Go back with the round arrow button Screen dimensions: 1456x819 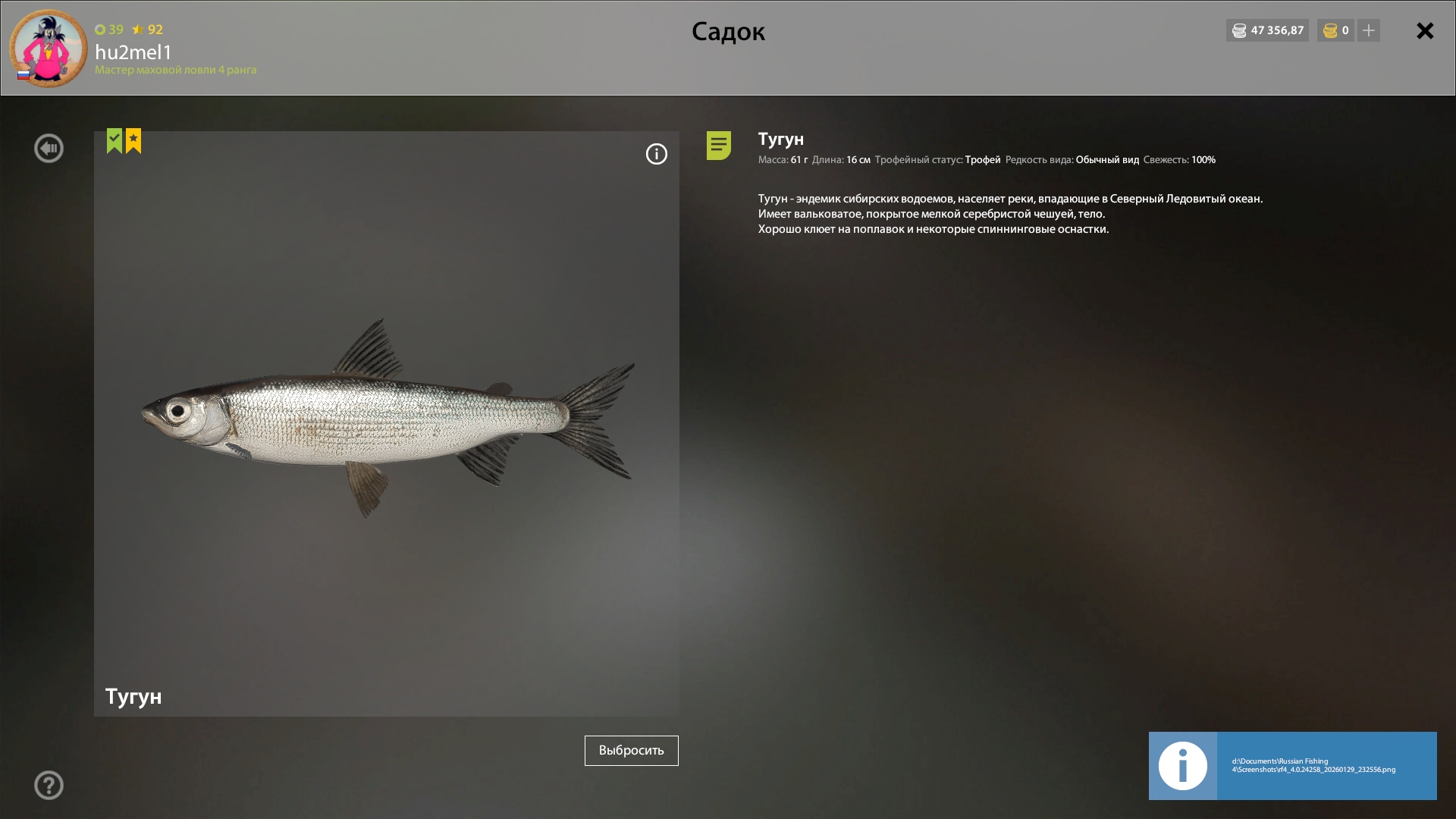(49, 149)
